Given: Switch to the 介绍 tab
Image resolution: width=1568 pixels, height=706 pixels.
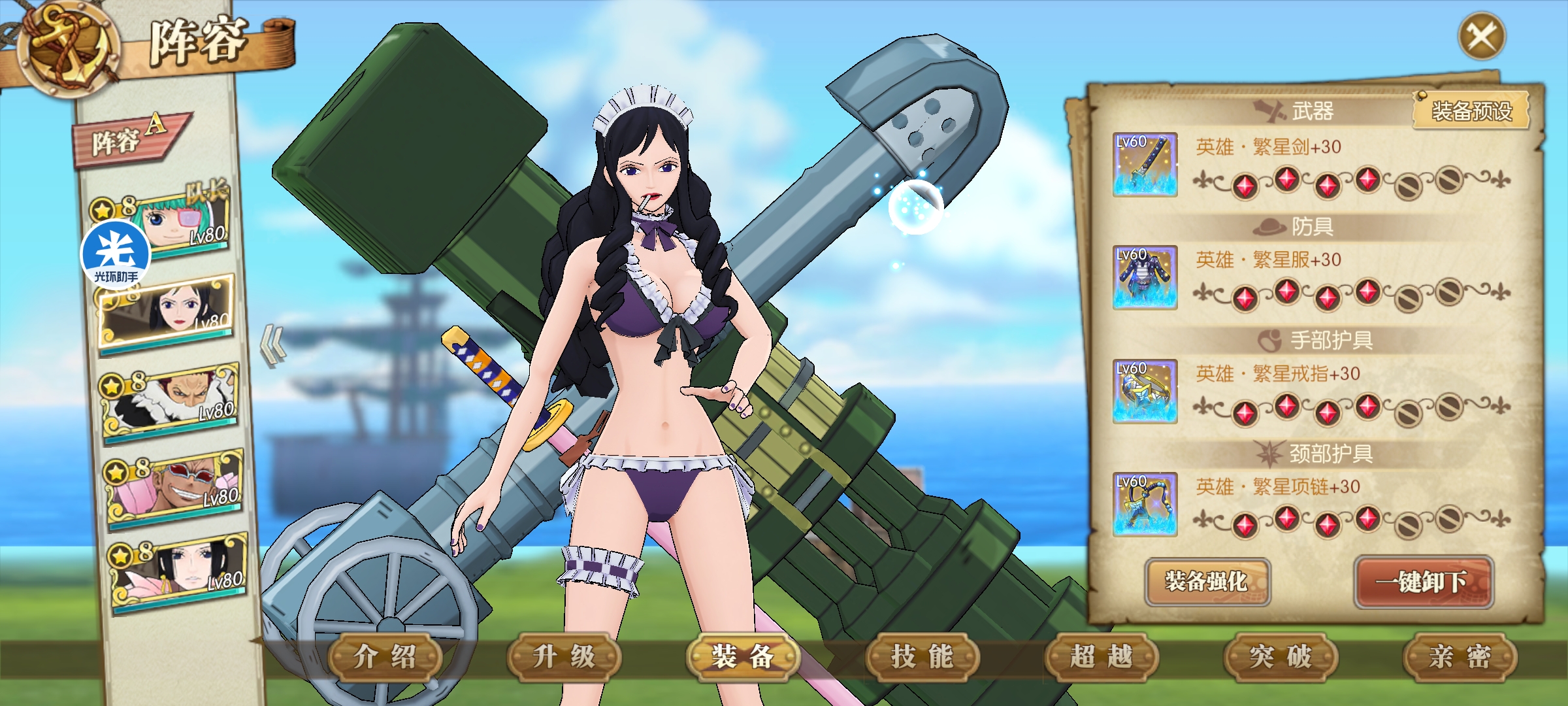Looking at the screenshot, I should [x=385, y=656].
